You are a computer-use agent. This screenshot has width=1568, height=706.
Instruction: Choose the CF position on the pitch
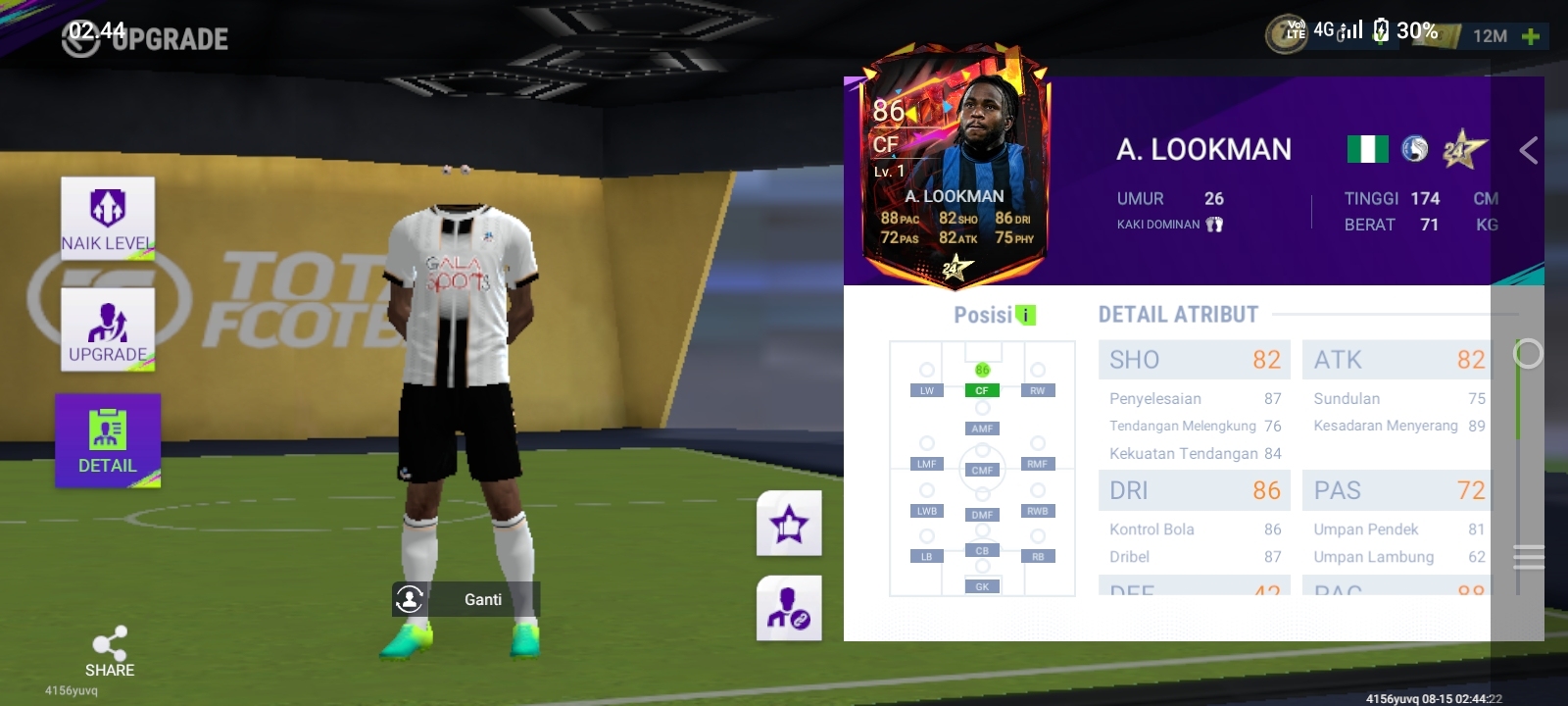coord(982,390)
